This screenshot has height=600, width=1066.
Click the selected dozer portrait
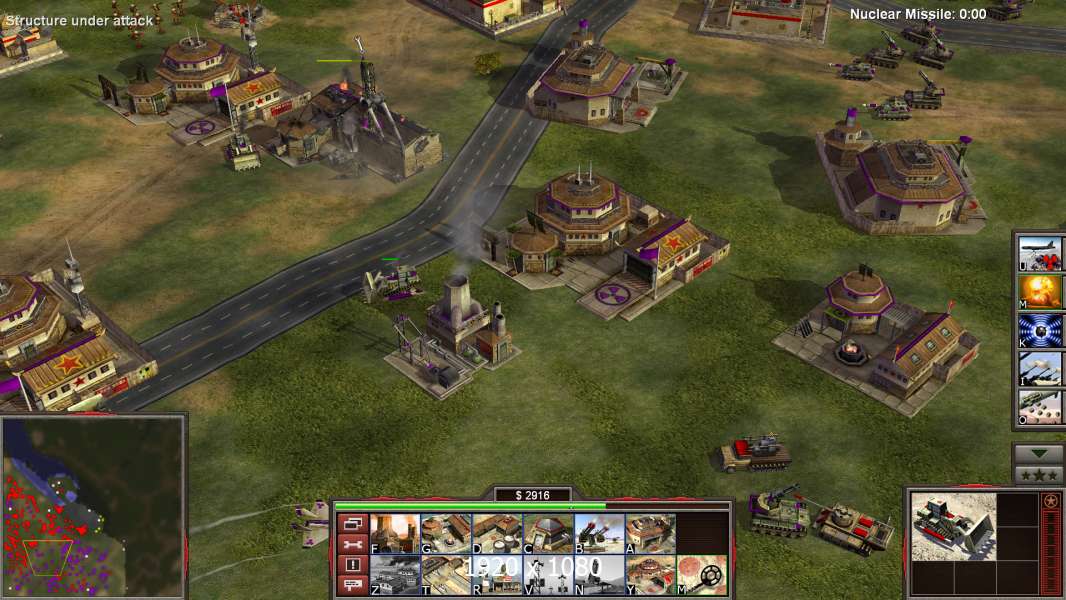pos(953,526)
